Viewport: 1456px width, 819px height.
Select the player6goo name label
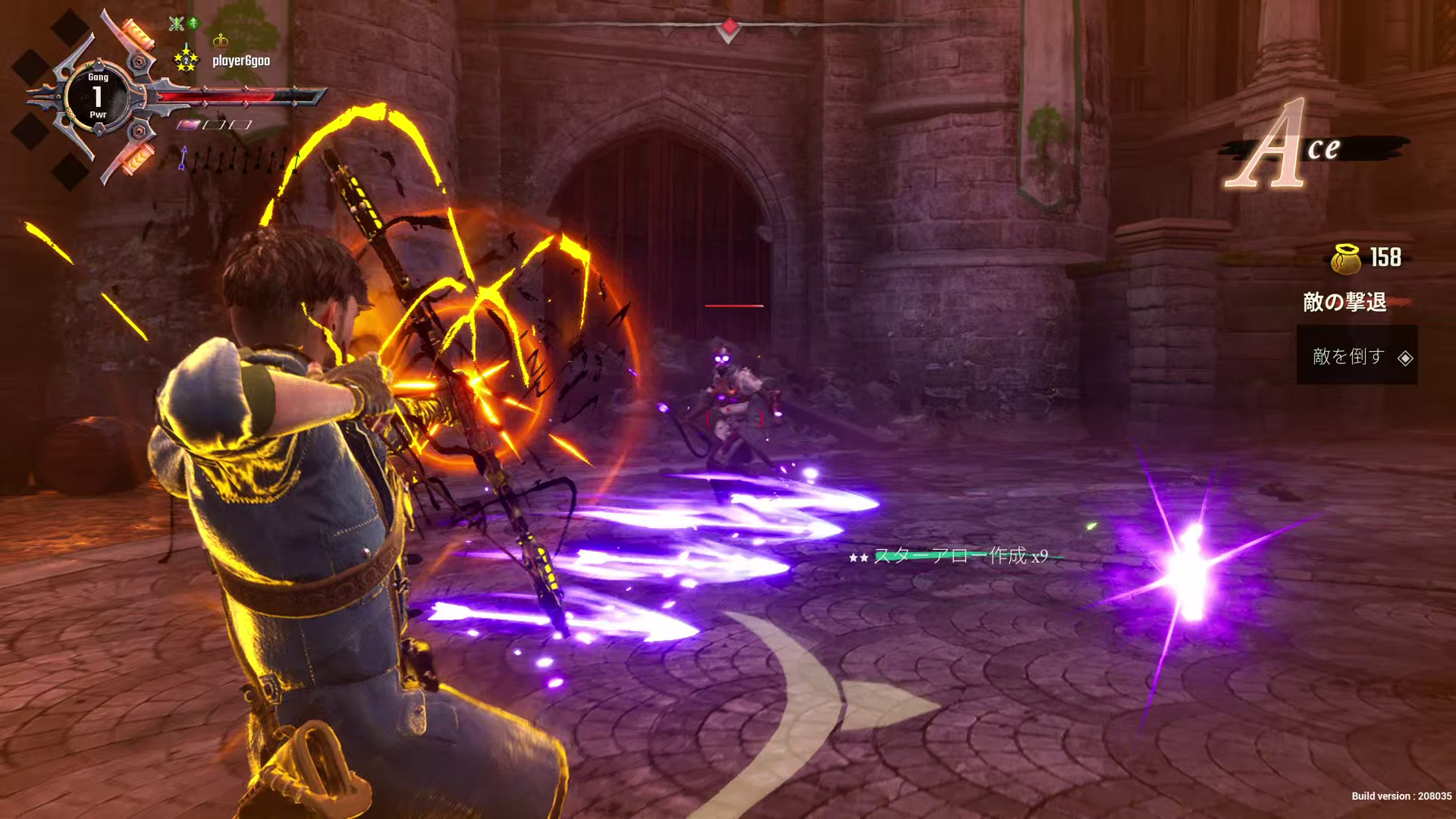241,61
